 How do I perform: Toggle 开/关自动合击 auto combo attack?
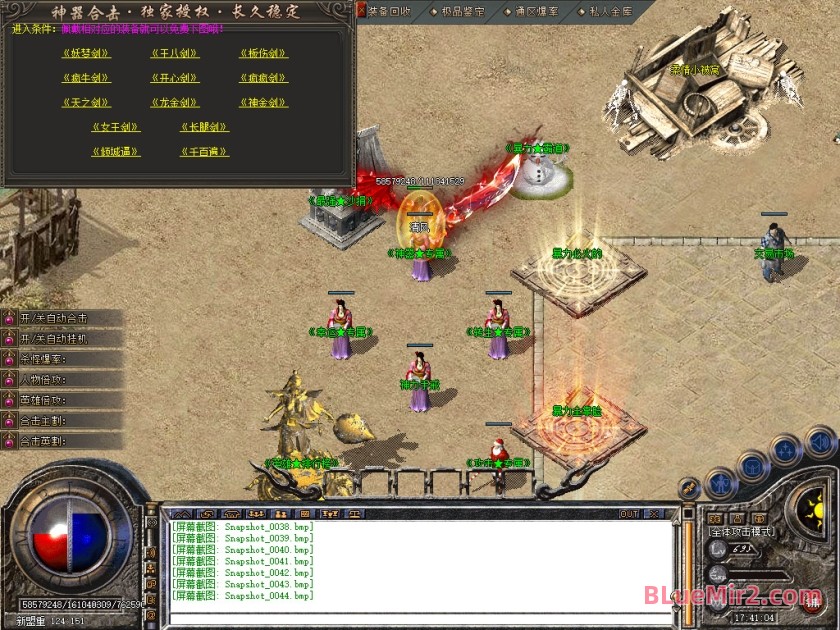tap(60, 318)
